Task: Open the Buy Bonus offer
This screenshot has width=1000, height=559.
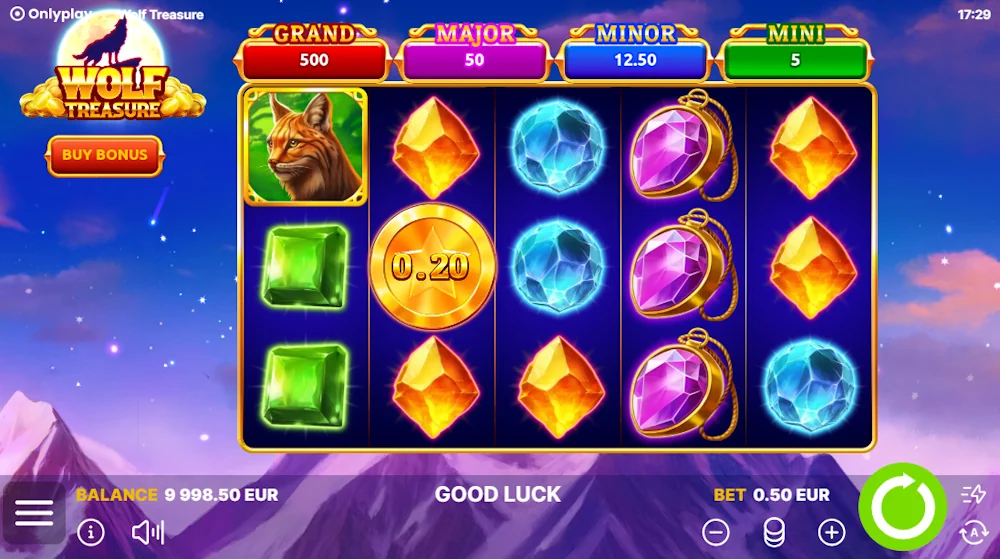Action: point(105,155)
